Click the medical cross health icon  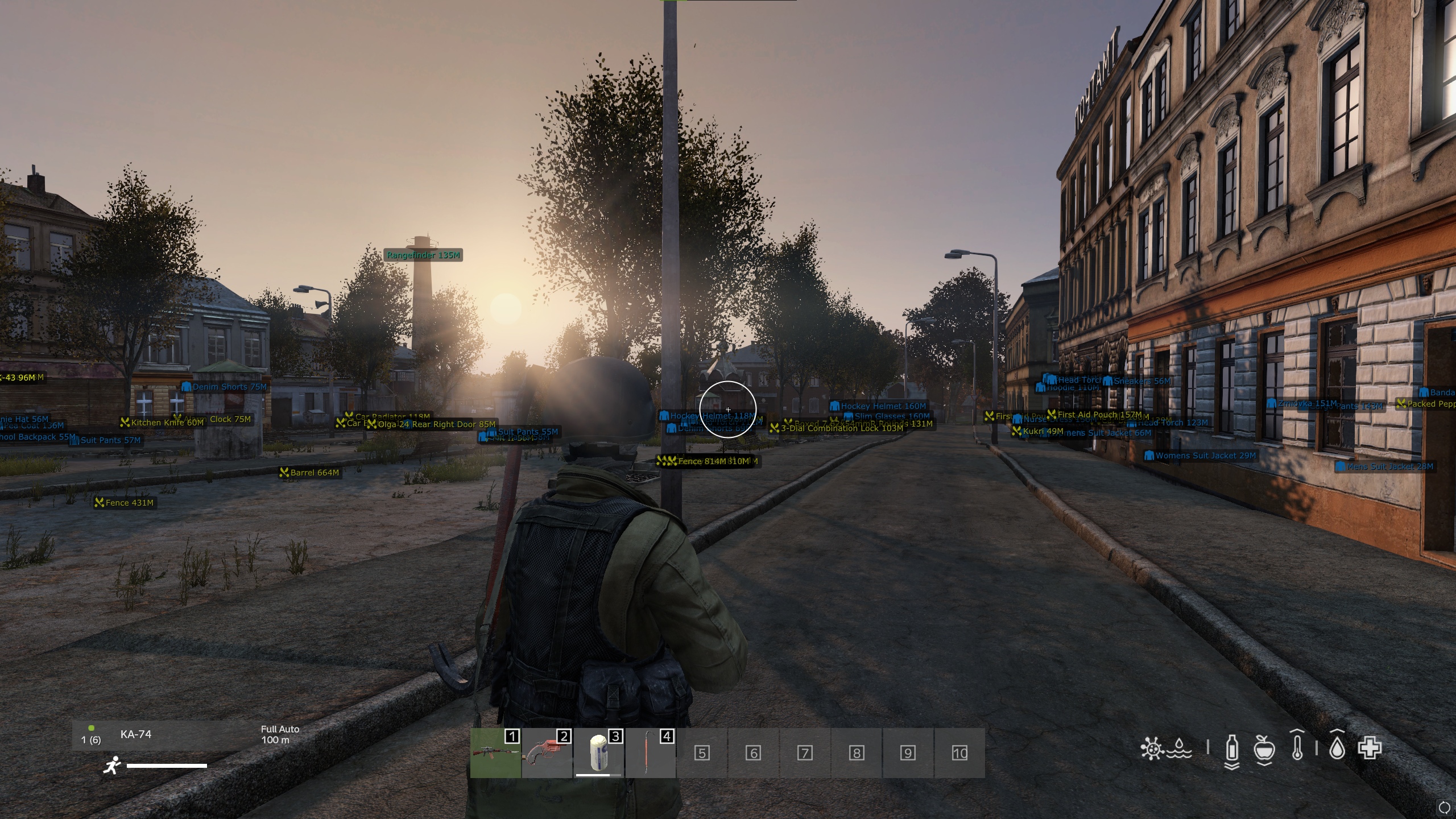1371,750
